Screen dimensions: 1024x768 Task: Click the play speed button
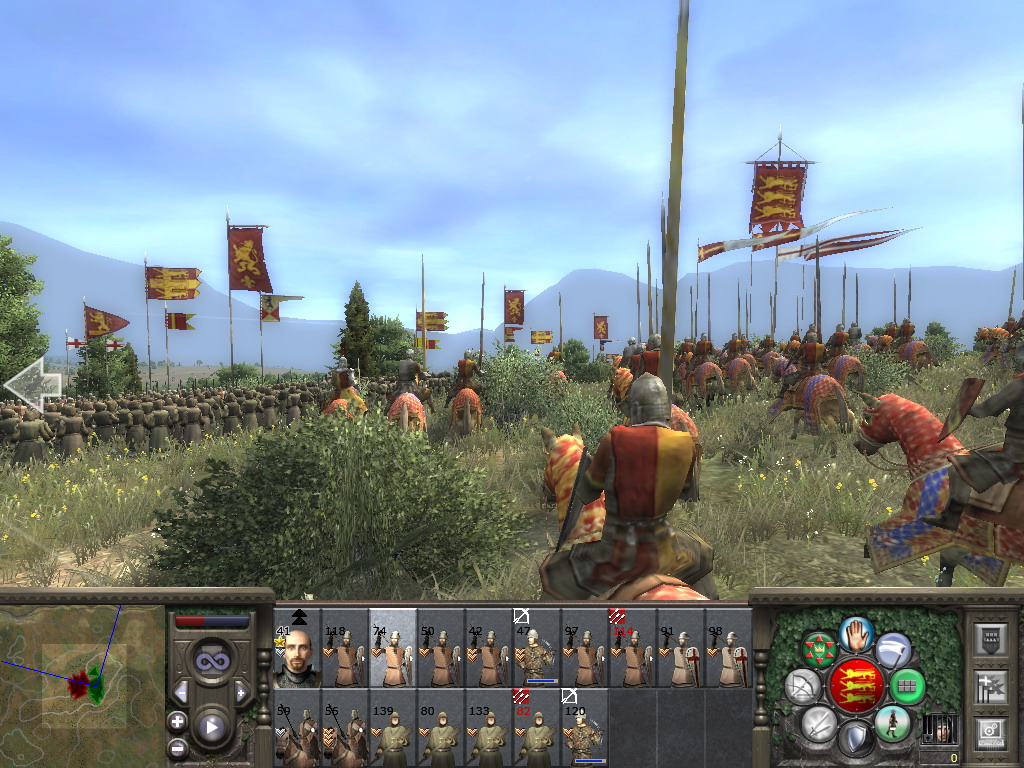tap(211, 728)
